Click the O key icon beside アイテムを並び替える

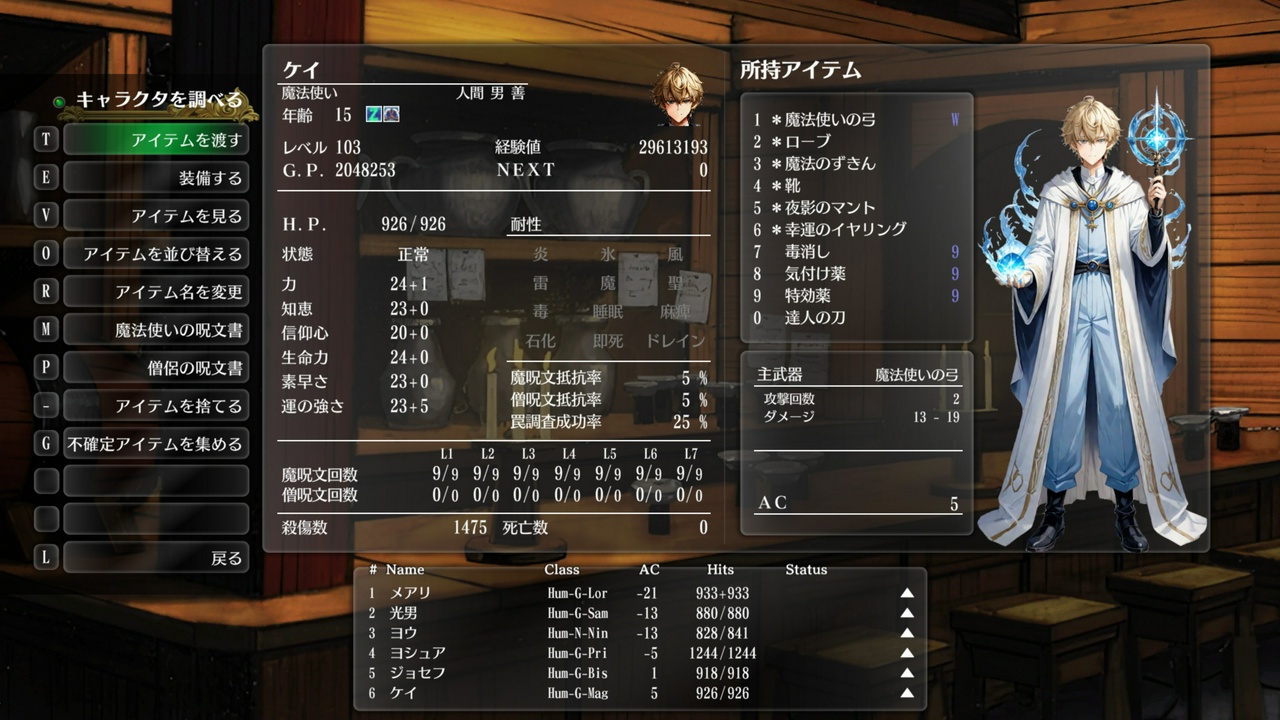pos(46,253)
